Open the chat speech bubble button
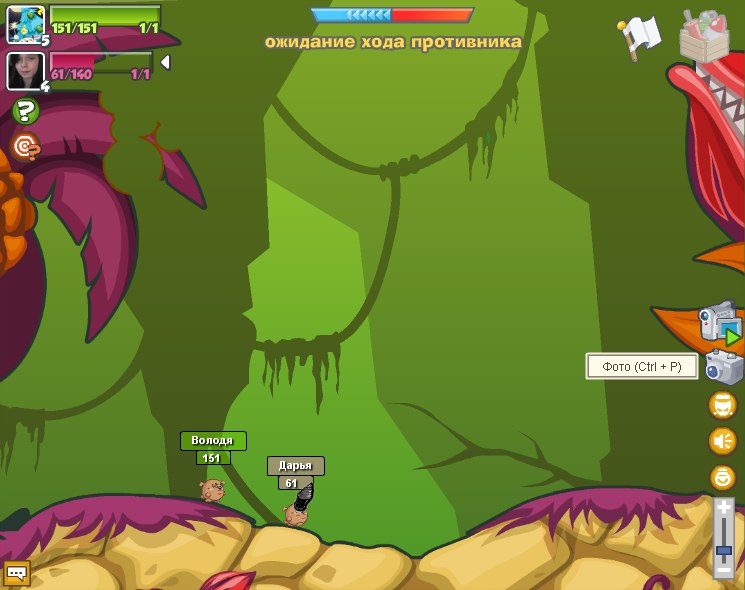 (17, 573)
